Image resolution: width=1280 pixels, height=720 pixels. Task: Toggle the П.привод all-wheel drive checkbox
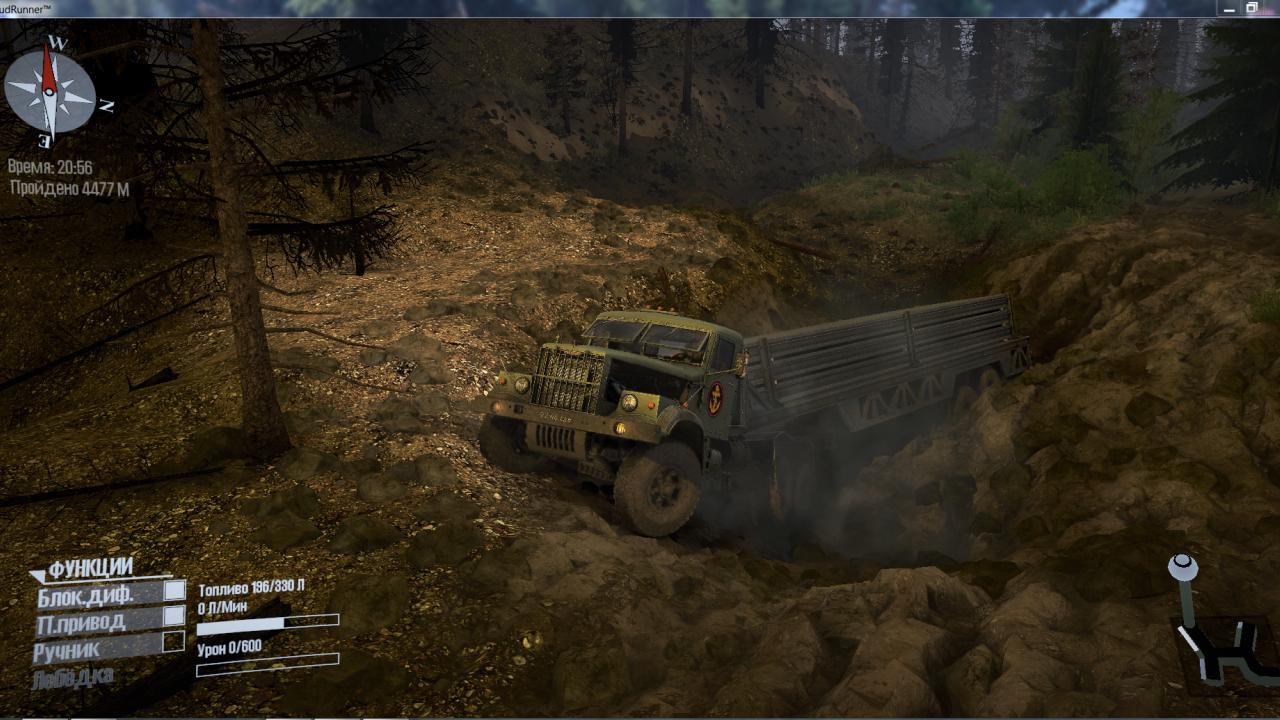click(175, 616)
